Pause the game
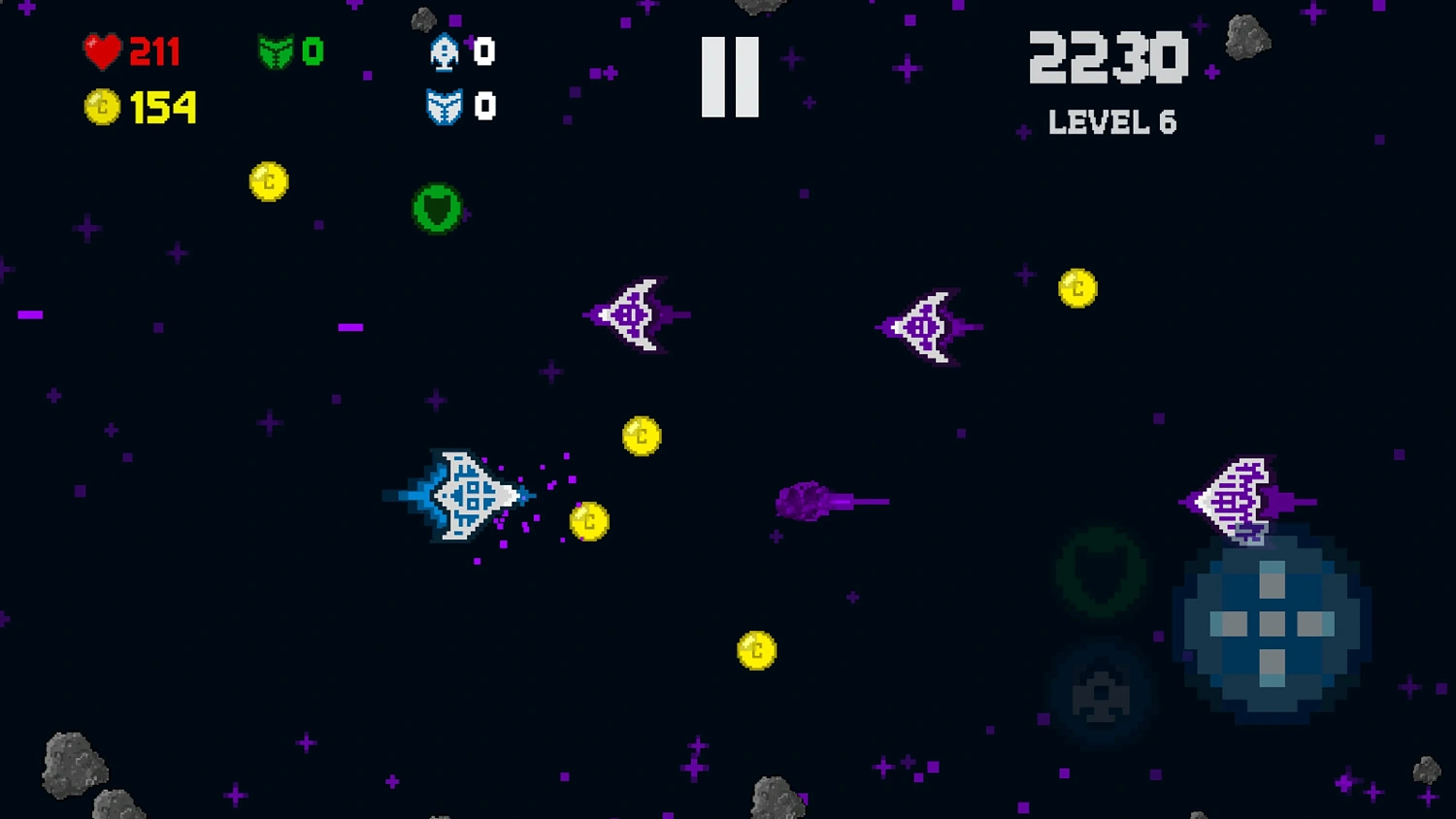This screenshot has width=1456, height=819. pos(731,78)
